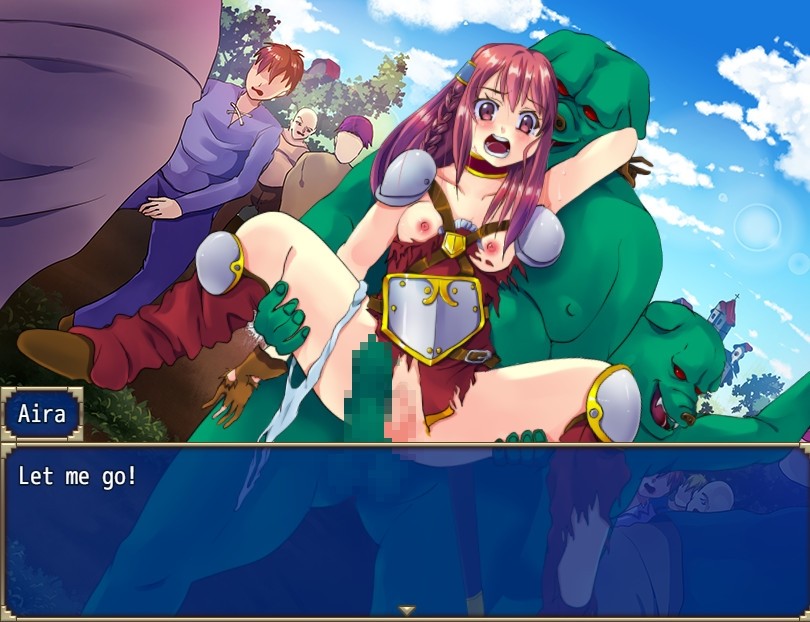Advance the dialogue message text box
Image resolution: width=810 pixels, height=622 pixels.
pyautogui.click(x=405, y=530)
